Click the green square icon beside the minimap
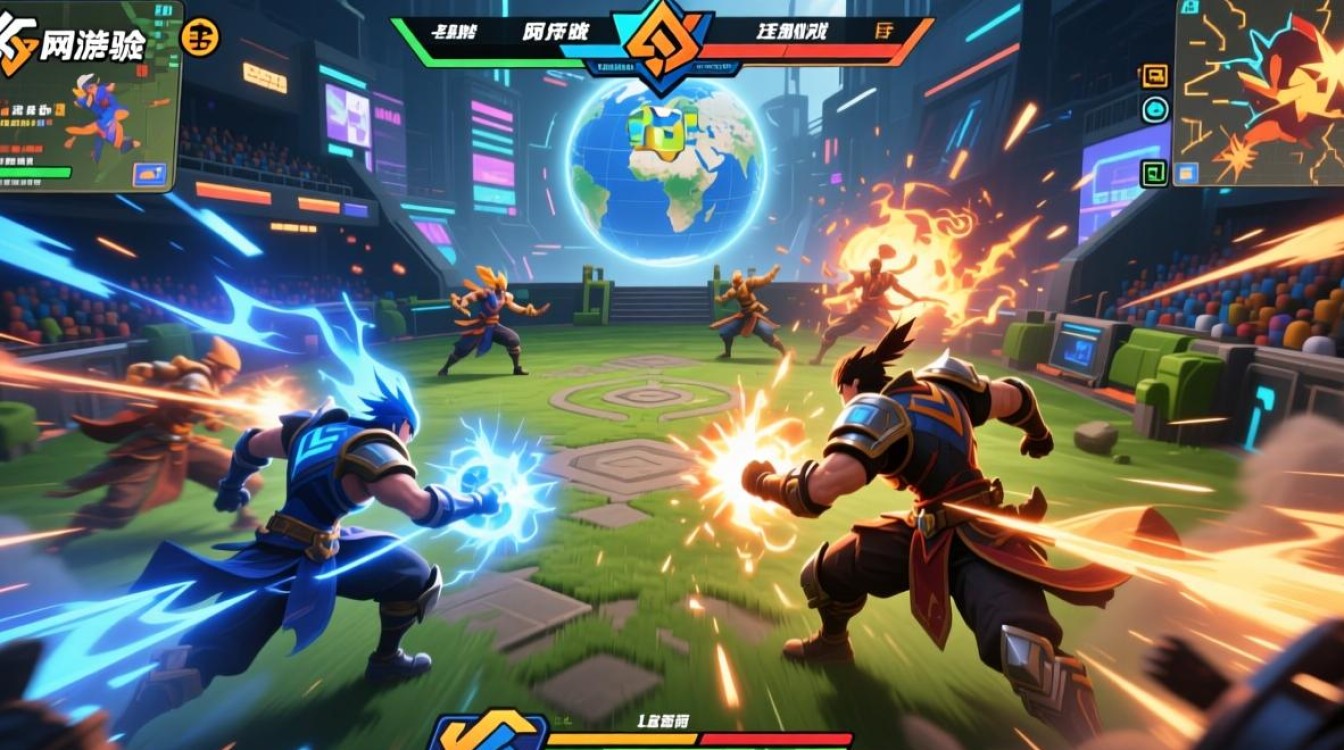This screenshot has height=750, width=1344. 1154,173
